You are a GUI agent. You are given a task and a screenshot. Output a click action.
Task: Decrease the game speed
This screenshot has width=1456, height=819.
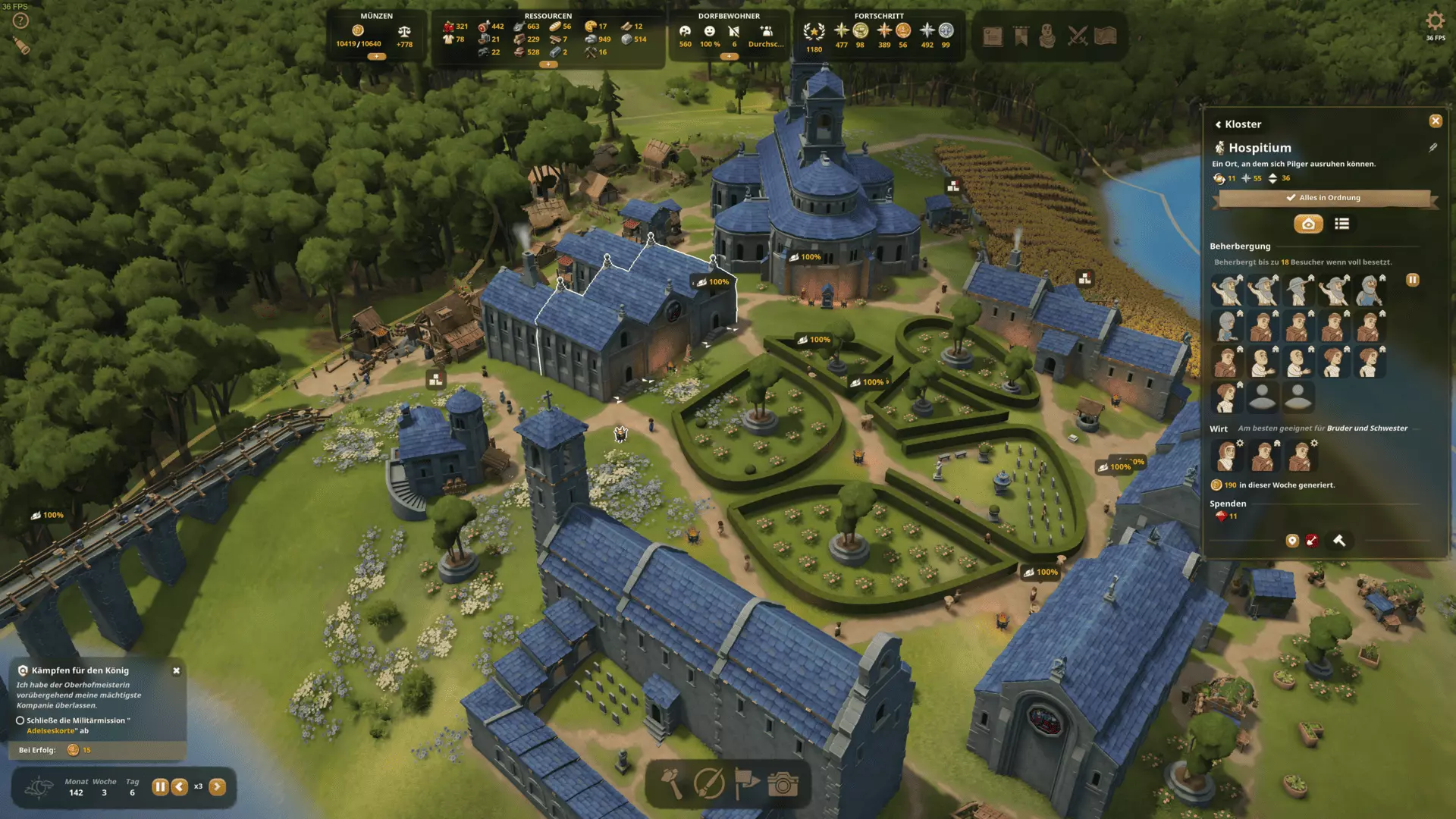tap(180, 786)
